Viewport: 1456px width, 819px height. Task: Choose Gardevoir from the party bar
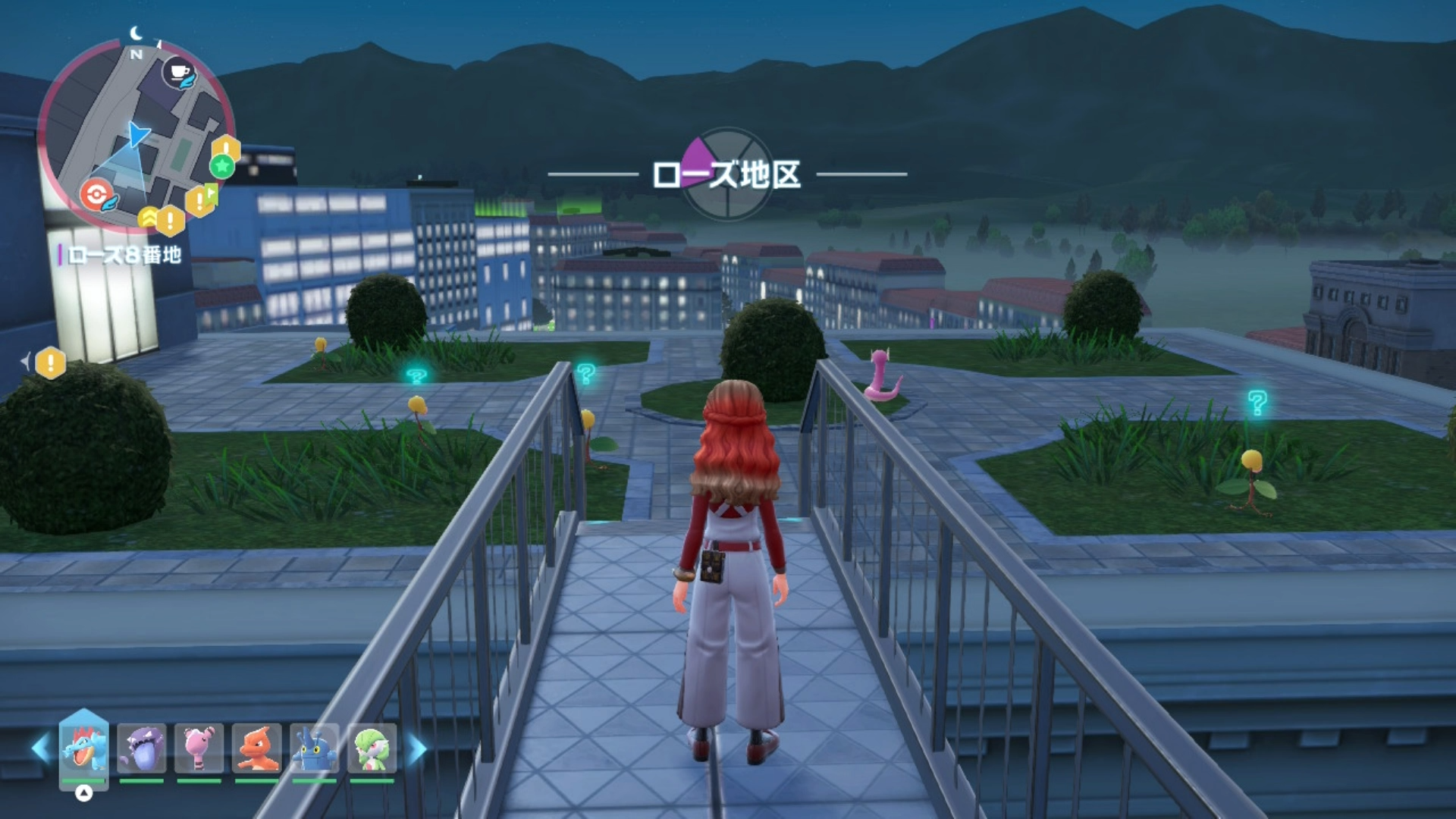(x=372, y=748)
